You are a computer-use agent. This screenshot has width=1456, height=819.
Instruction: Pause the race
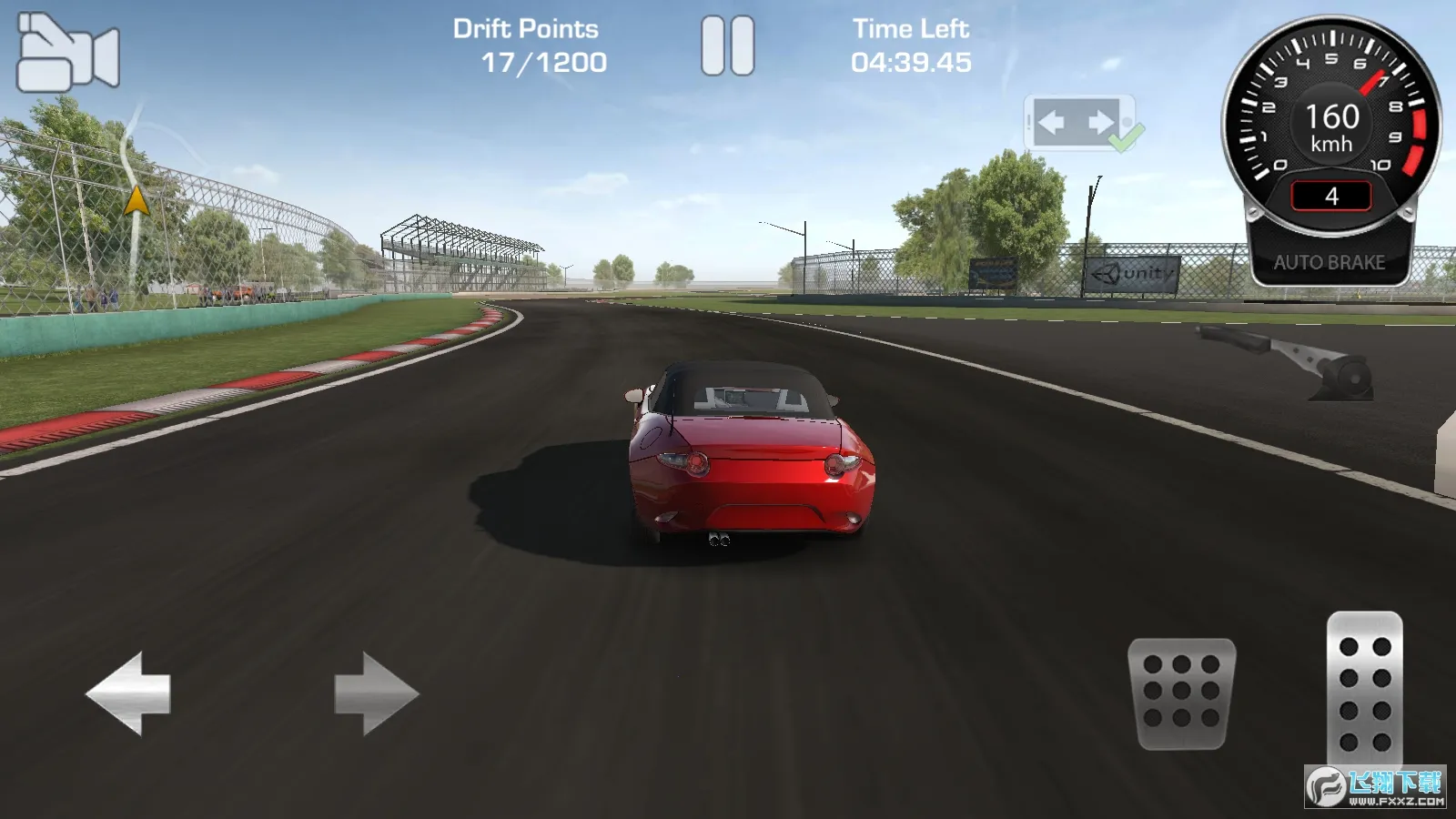(x=727, y=45)
